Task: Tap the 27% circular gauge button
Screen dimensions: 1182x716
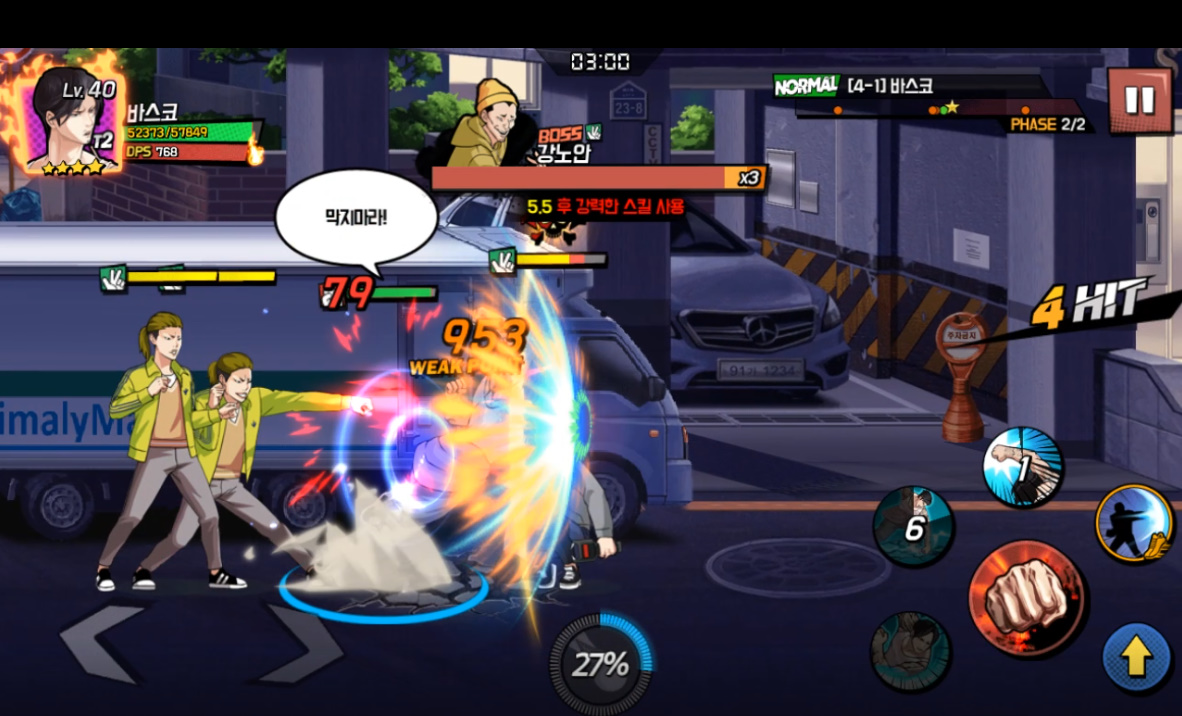Action: [601, 663]
